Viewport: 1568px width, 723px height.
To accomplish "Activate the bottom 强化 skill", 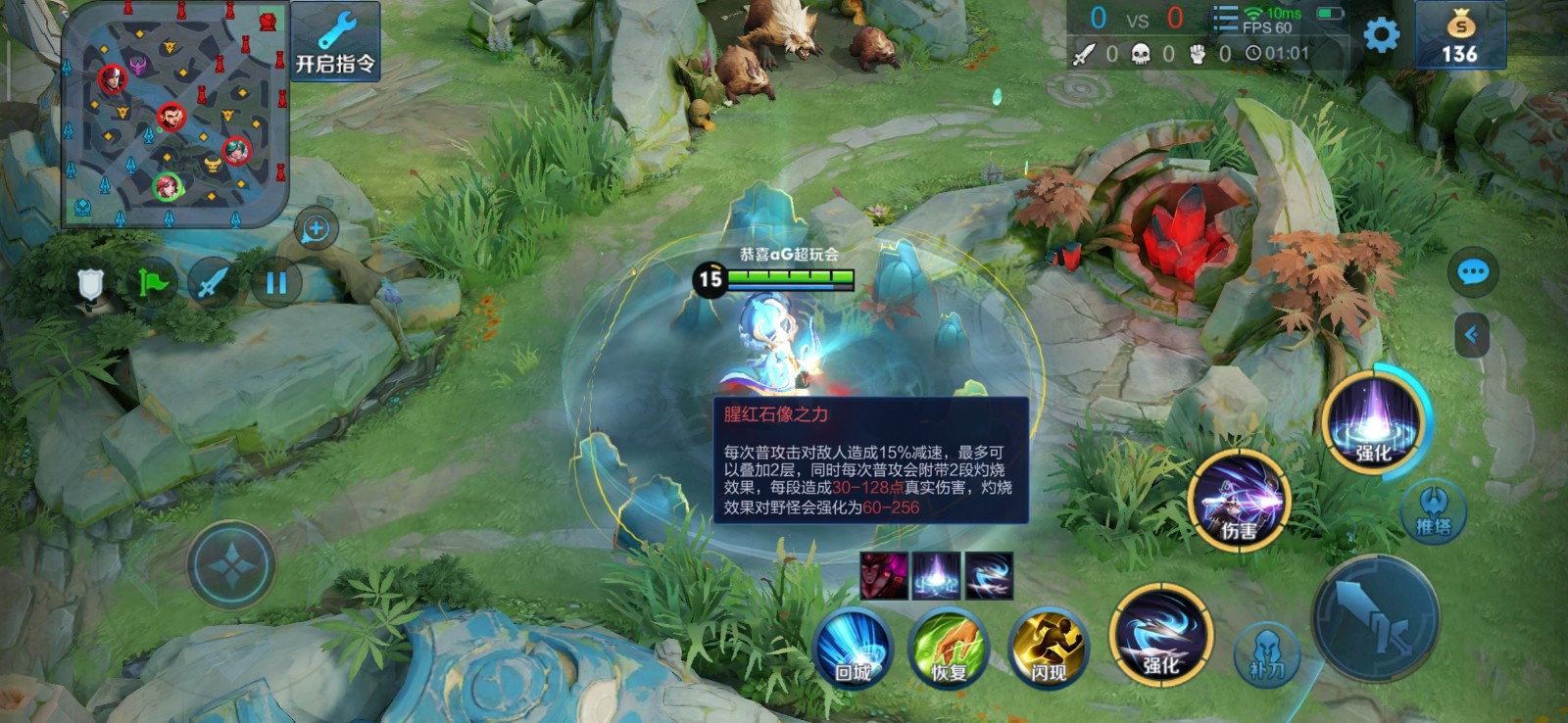I will coord(1161,634).
